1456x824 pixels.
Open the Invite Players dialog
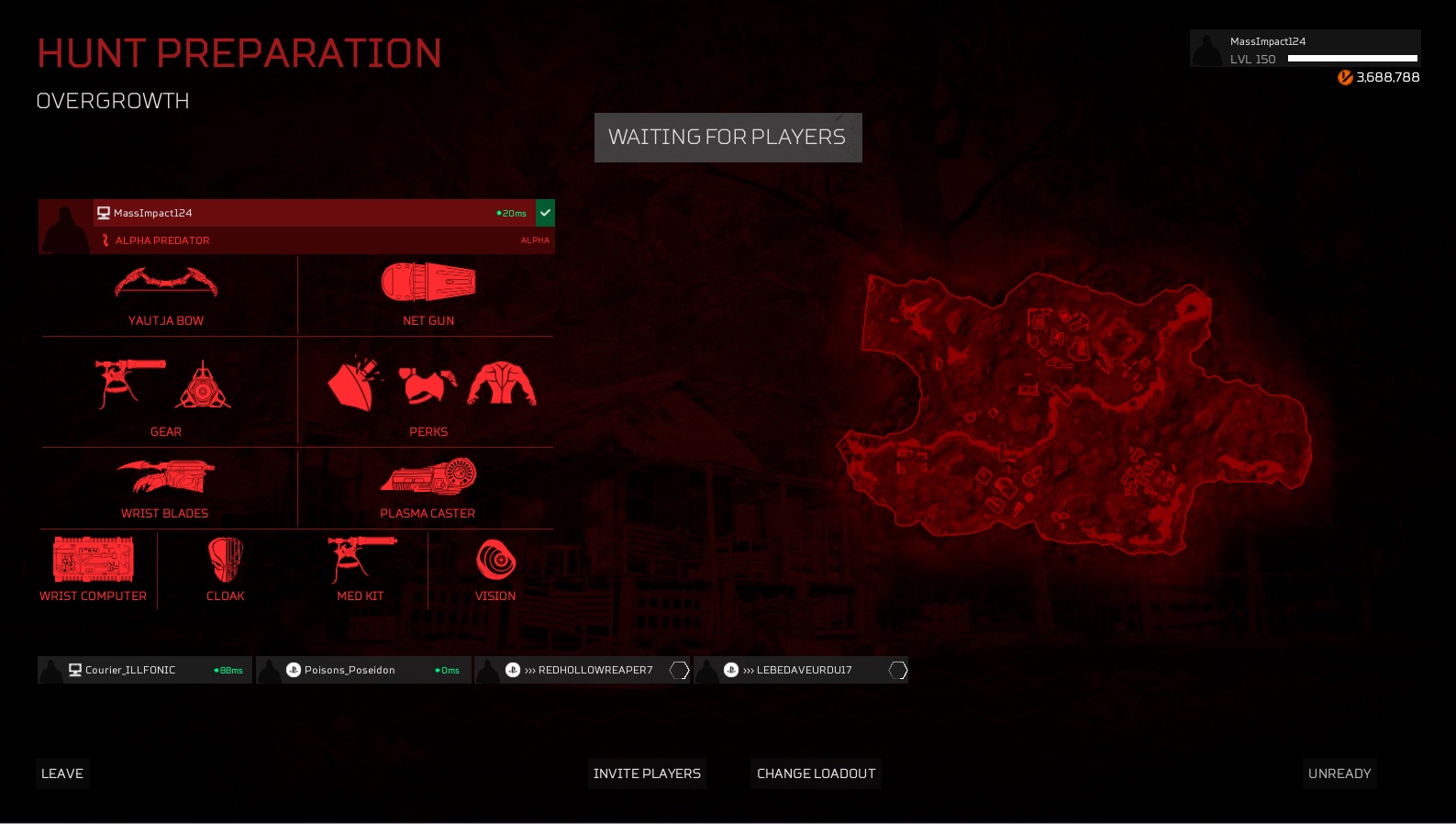(647, 774)
